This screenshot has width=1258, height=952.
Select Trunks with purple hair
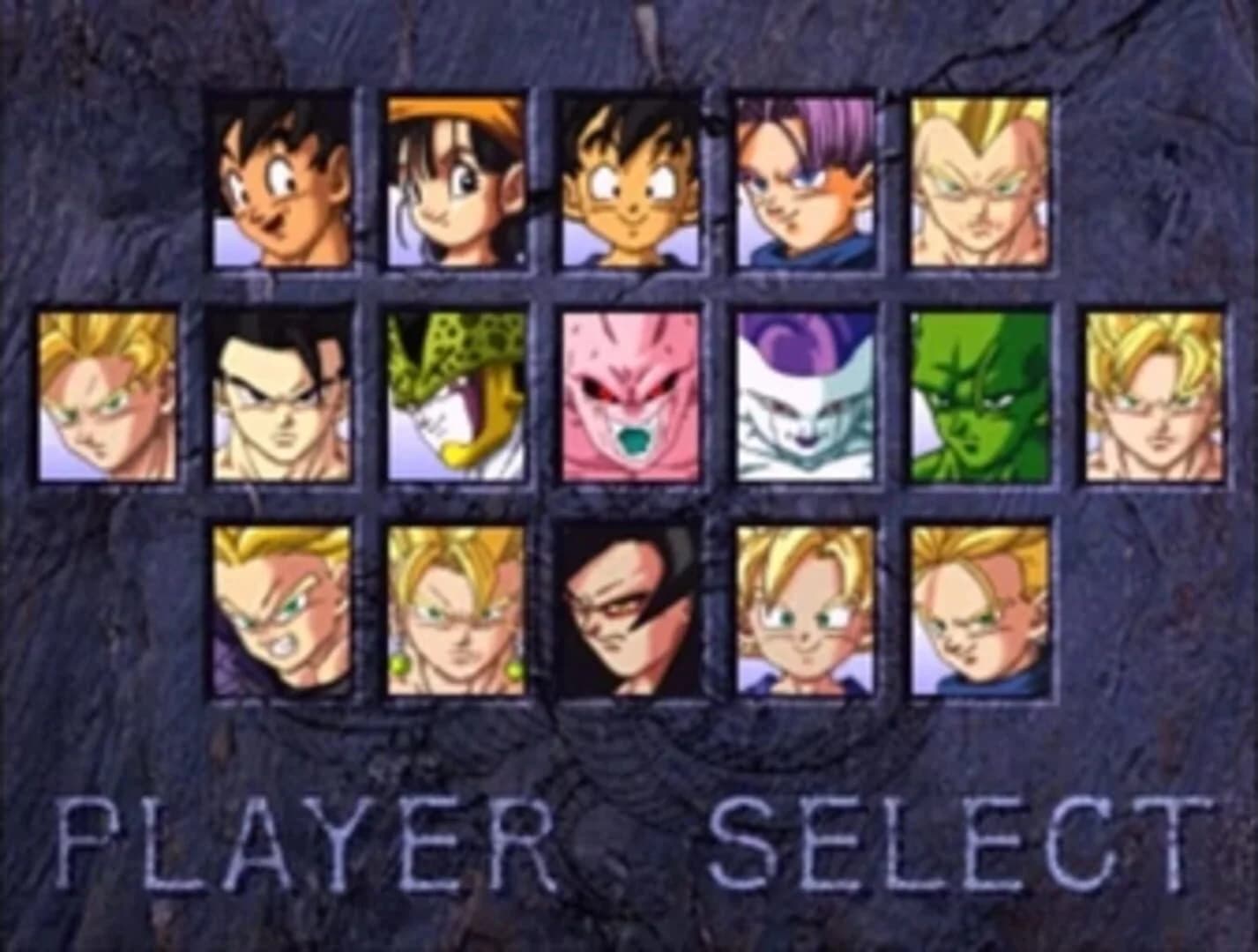coord(802,181)
